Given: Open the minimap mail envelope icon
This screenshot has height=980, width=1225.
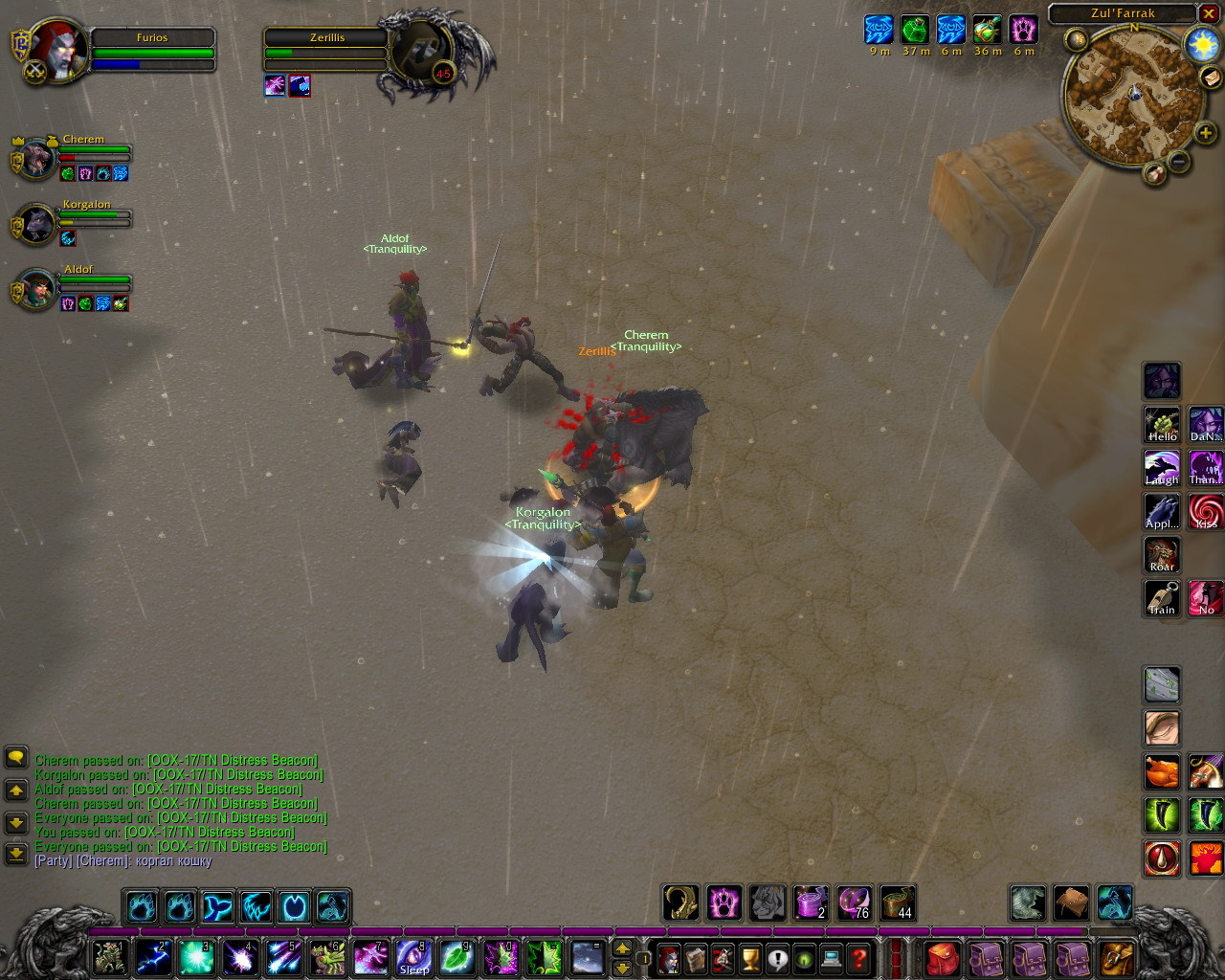Looking at the screenshot, I should click(x=1212, y=78).
